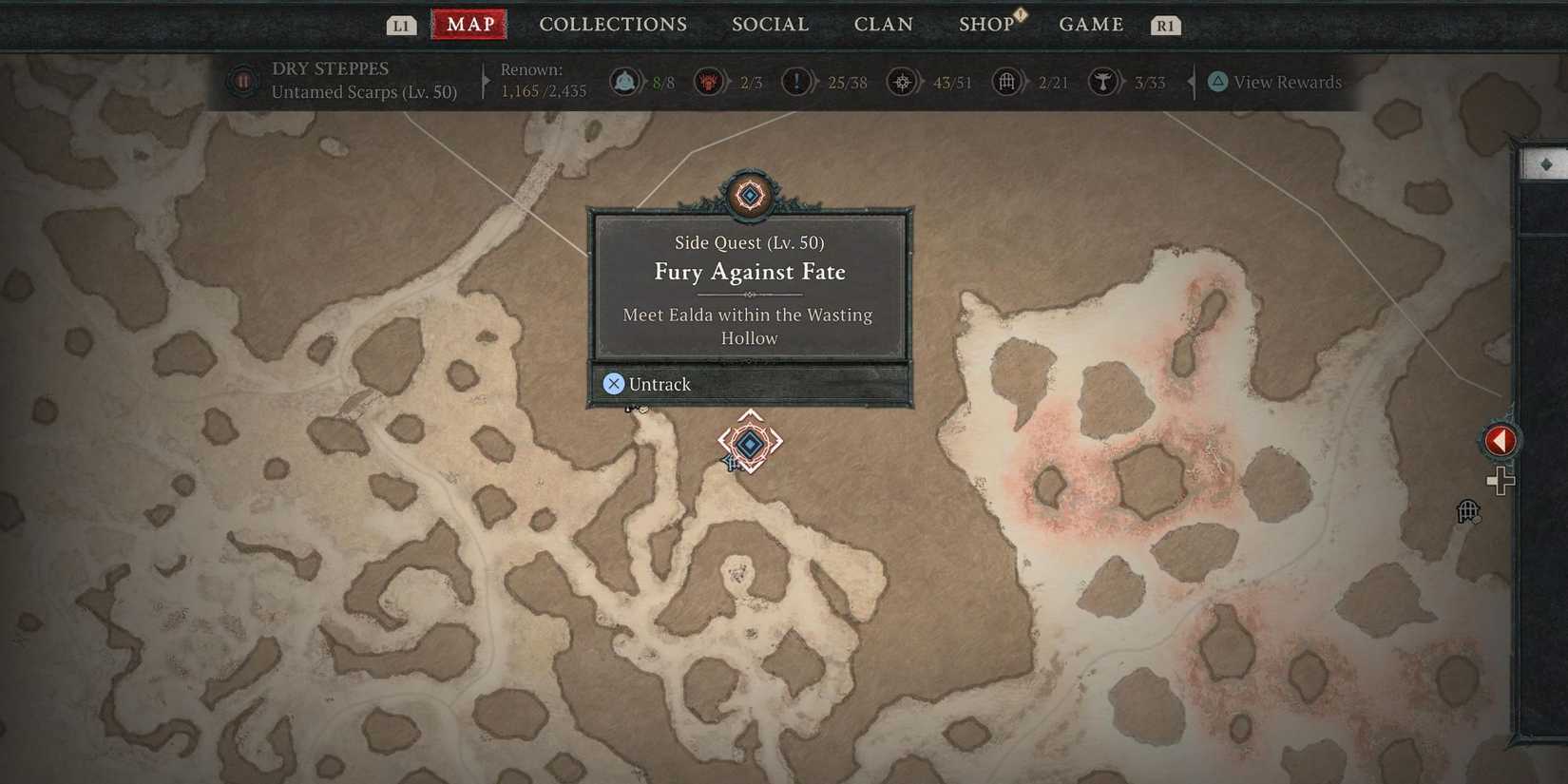The image size is (1568, 784).
Task: Click the Strongholds trophy icon showing 3/33
Action: click(x=1102, y=82)
